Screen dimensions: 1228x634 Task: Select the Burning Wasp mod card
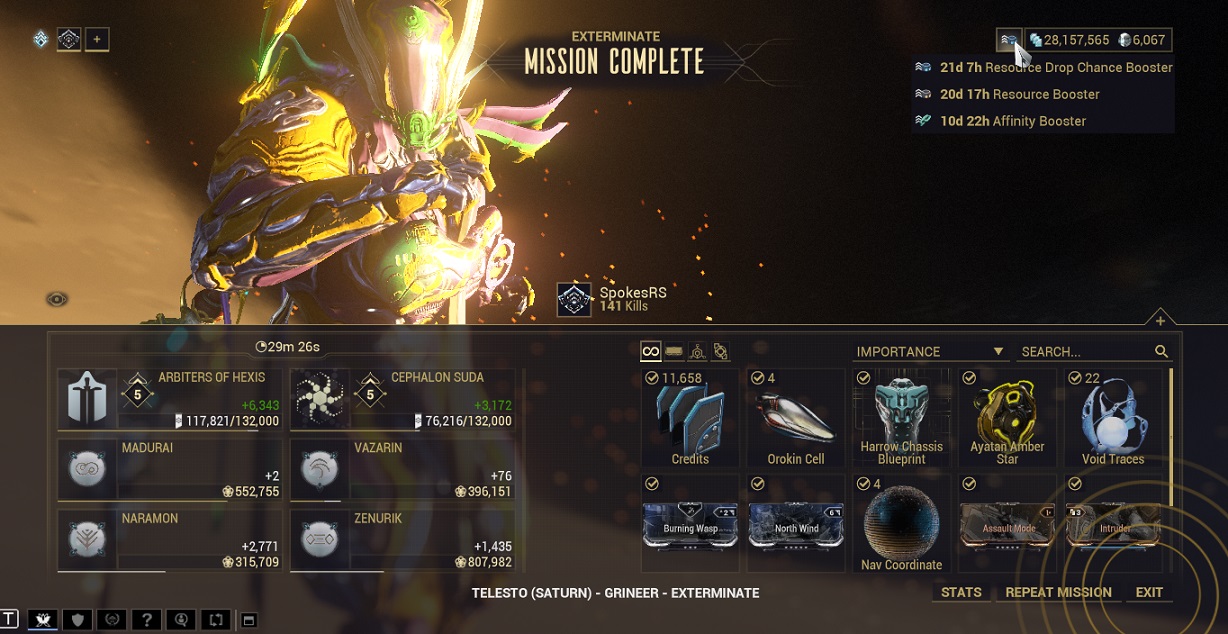point(690,524)
